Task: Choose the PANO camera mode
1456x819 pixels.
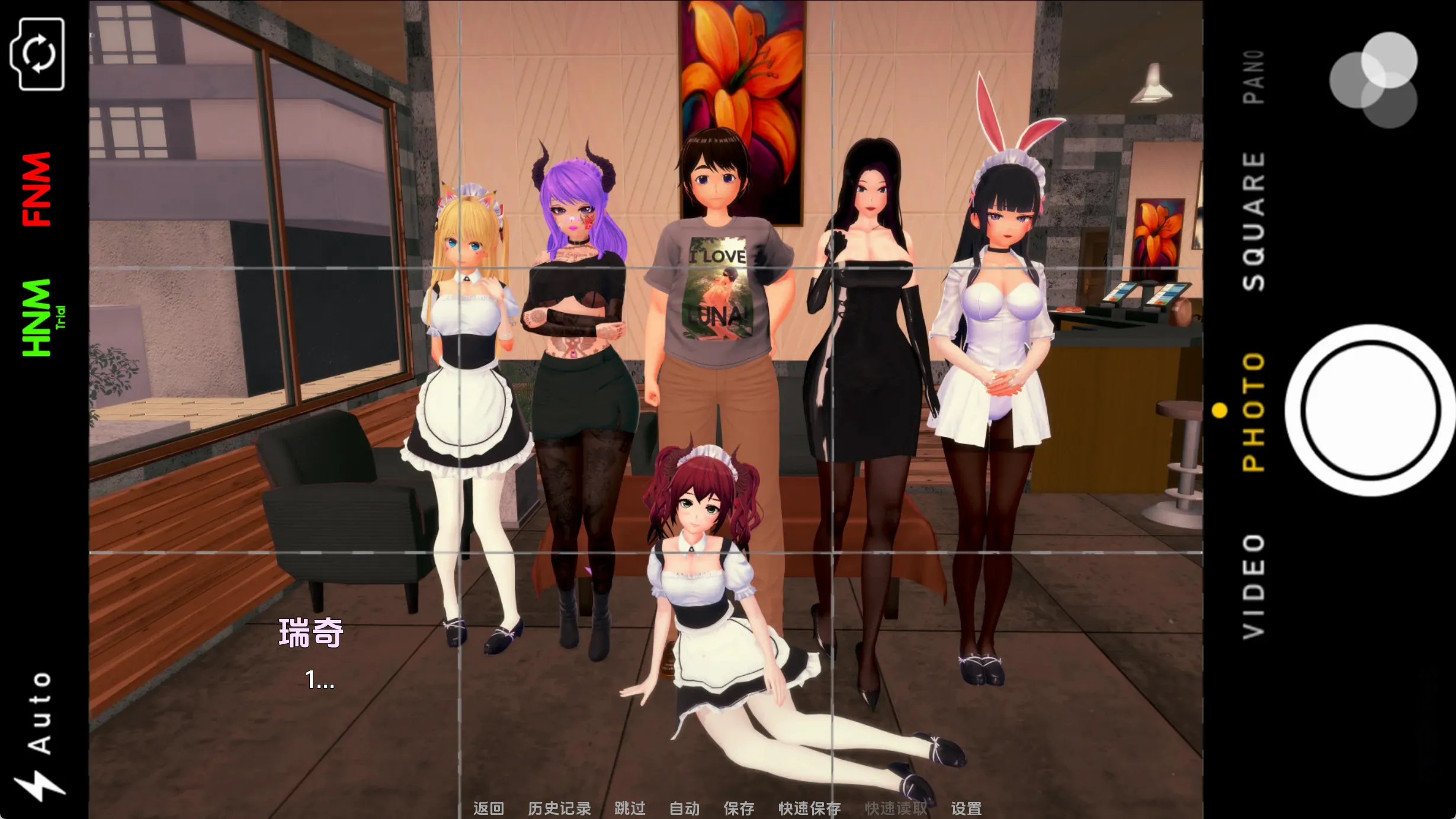Action: (x=1253, y=77)
